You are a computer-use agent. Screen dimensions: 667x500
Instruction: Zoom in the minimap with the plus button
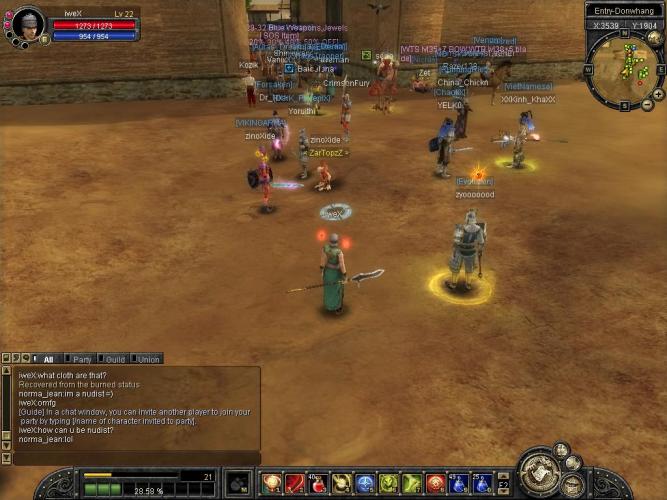tap(658, 94)
